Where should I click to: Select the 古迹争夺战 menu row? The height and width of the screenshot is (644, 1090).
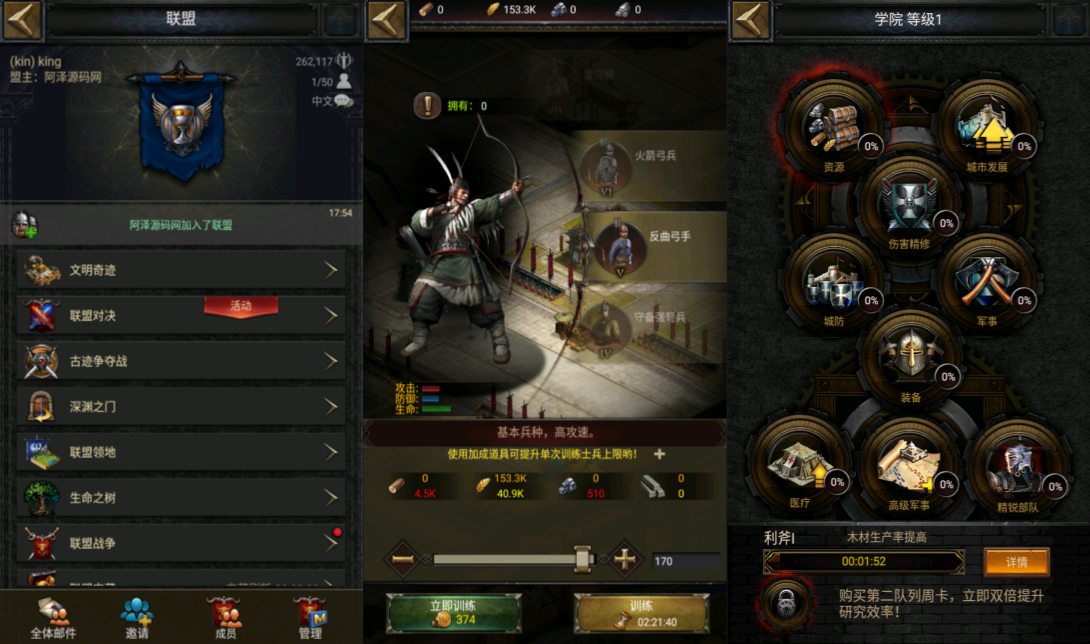pyautogui.click(x=181, y=361)
